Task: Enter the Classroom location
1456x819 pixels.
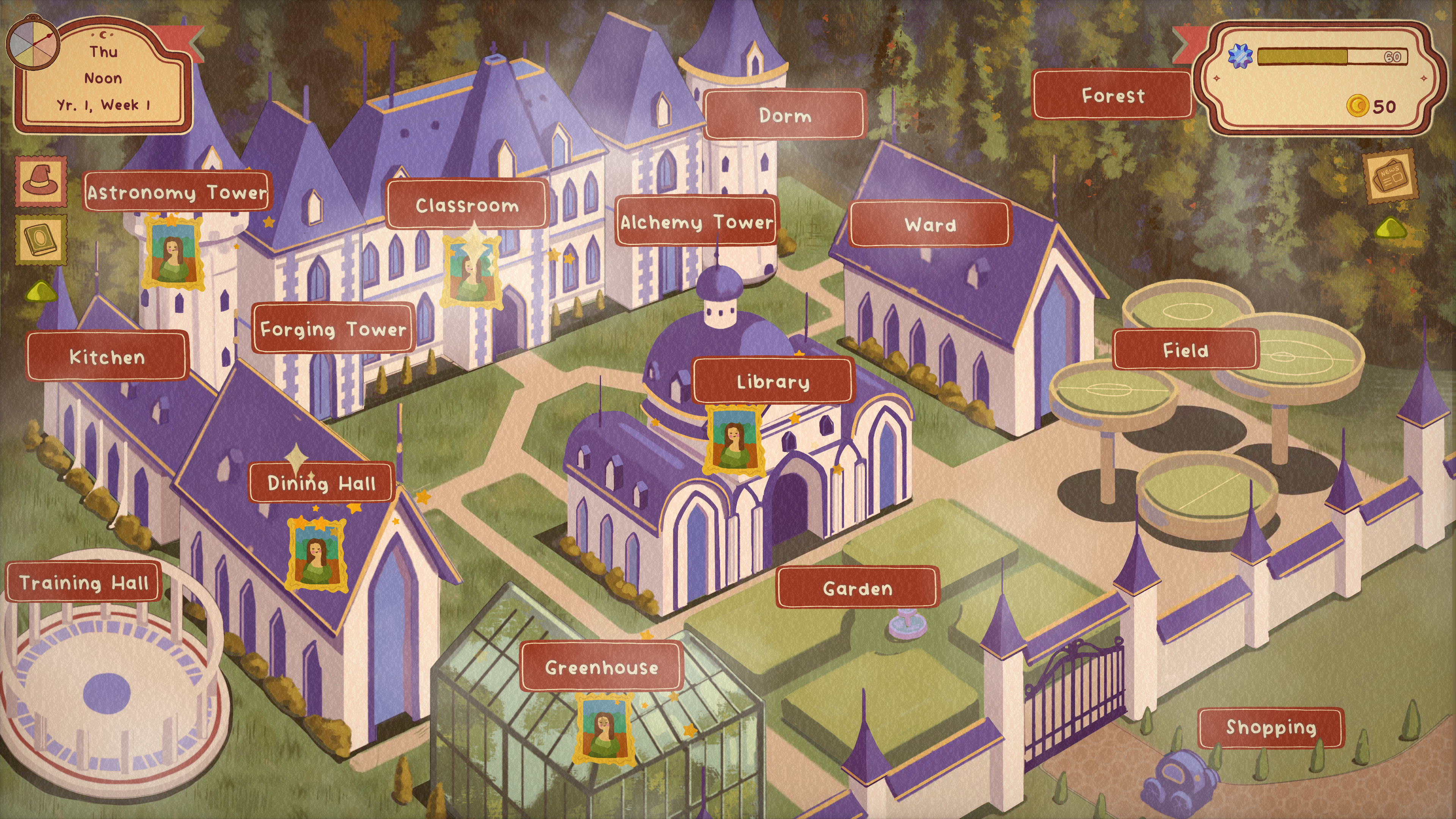Action: click(467, 205)
